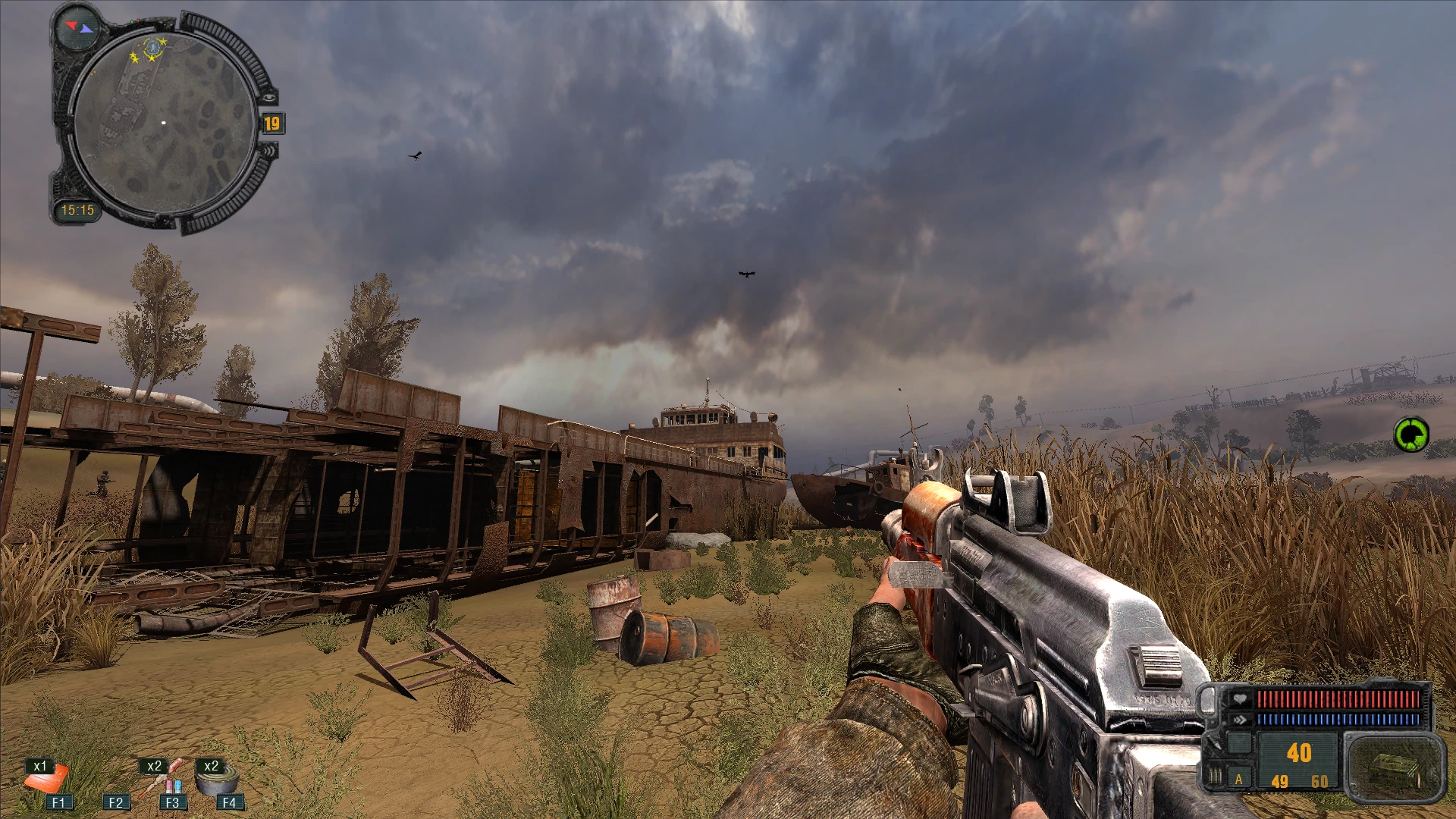This screenshot has width=1456, height=819.
Task: Click the red compass arrow above the minimap
Action: coord(72,25)
